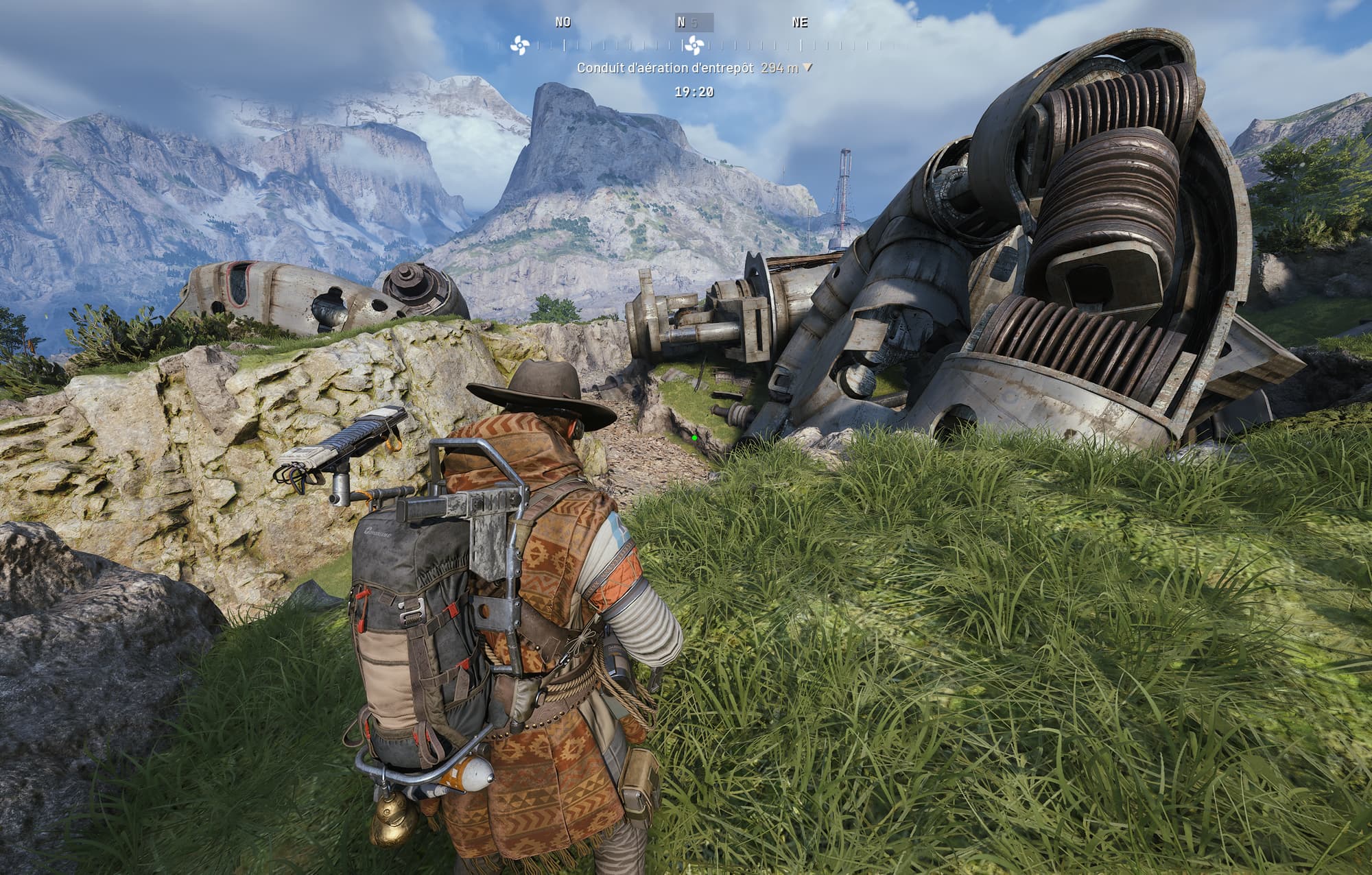1372x875 pixels.
Task: Select the vent fan marker beside the N heading
Action: pyautogui.click(x=694, y=46)
